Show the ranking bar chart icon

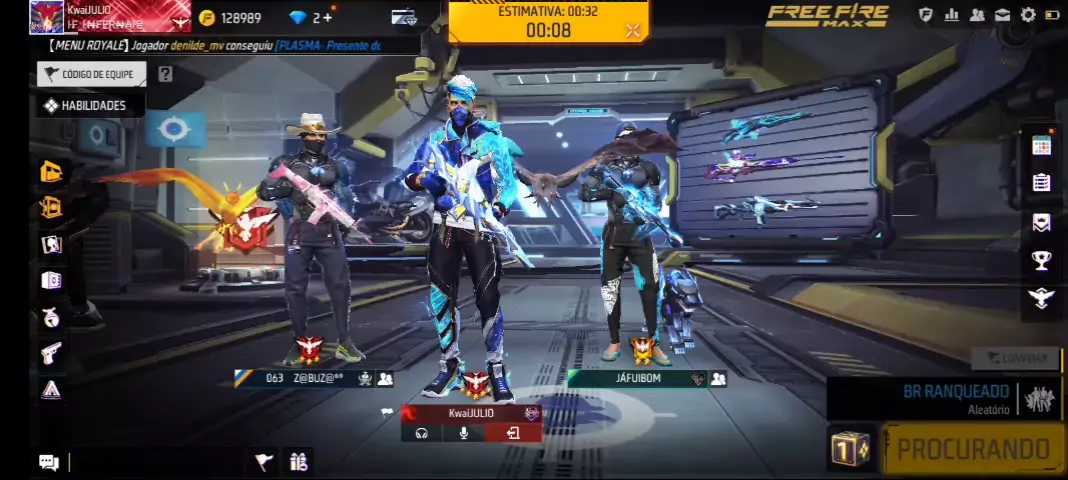951,15
